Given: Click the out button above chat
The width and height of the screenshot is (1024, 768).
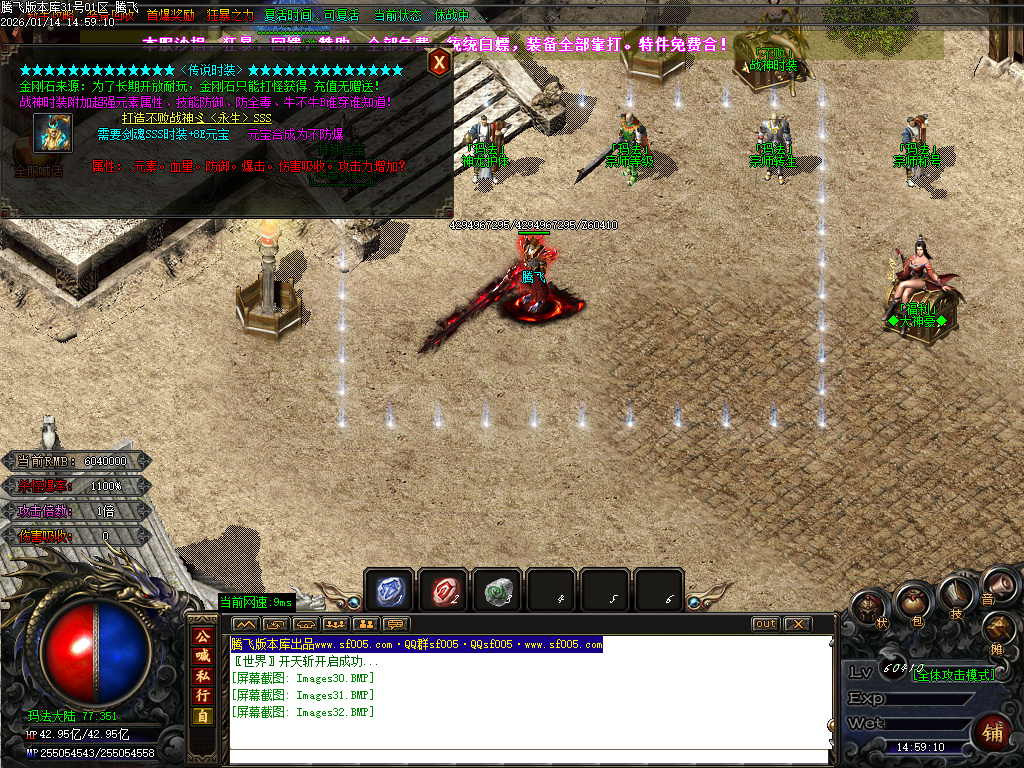Looking at the screenshot, I should tap(765, 624).
